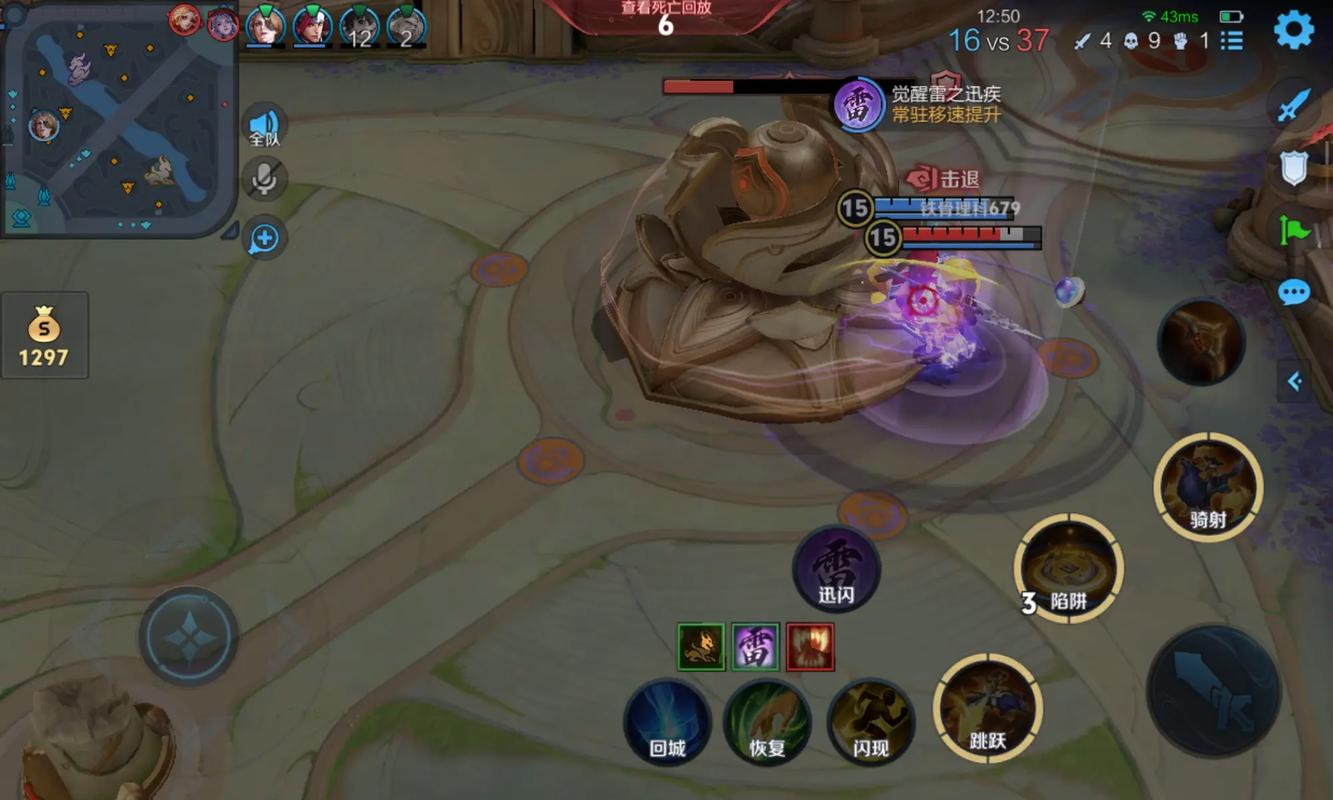This screenshot has height=800, width=1333.
Task: Send the shield defend signal
Action: (1294, 168)
